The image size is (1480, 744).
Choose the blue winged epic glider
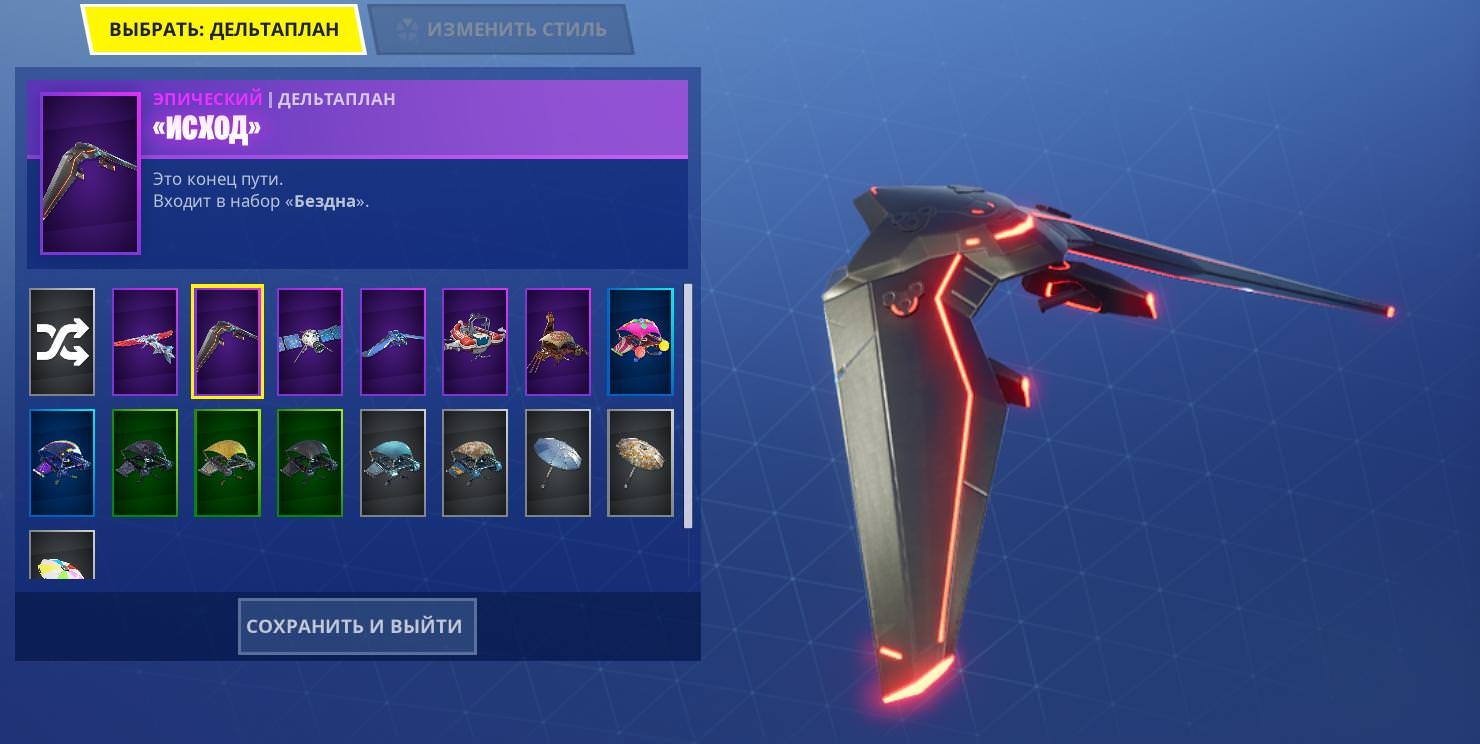pyautogui.click(x=393, y=342)
